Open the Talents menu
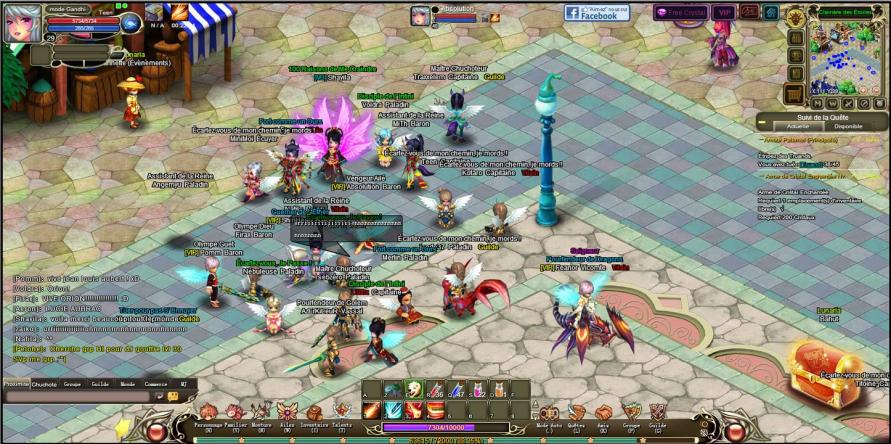 pos(342,412)
